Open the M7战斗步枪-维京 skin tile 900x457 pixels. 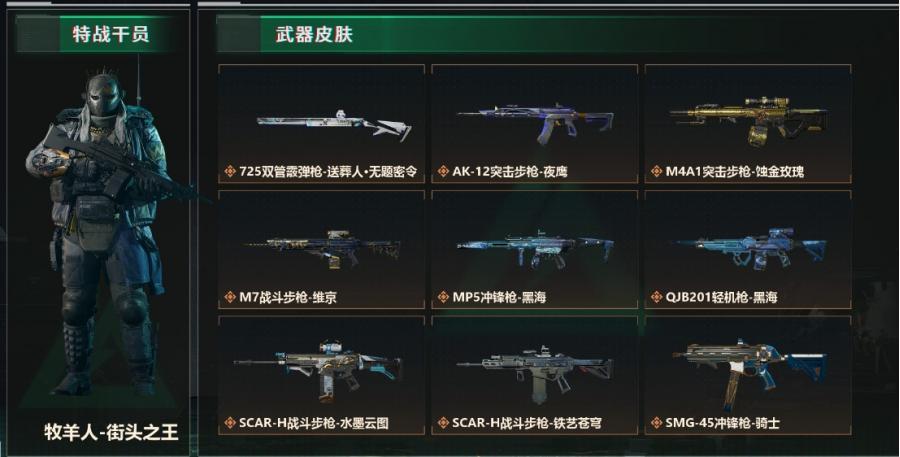pos(321,250)
